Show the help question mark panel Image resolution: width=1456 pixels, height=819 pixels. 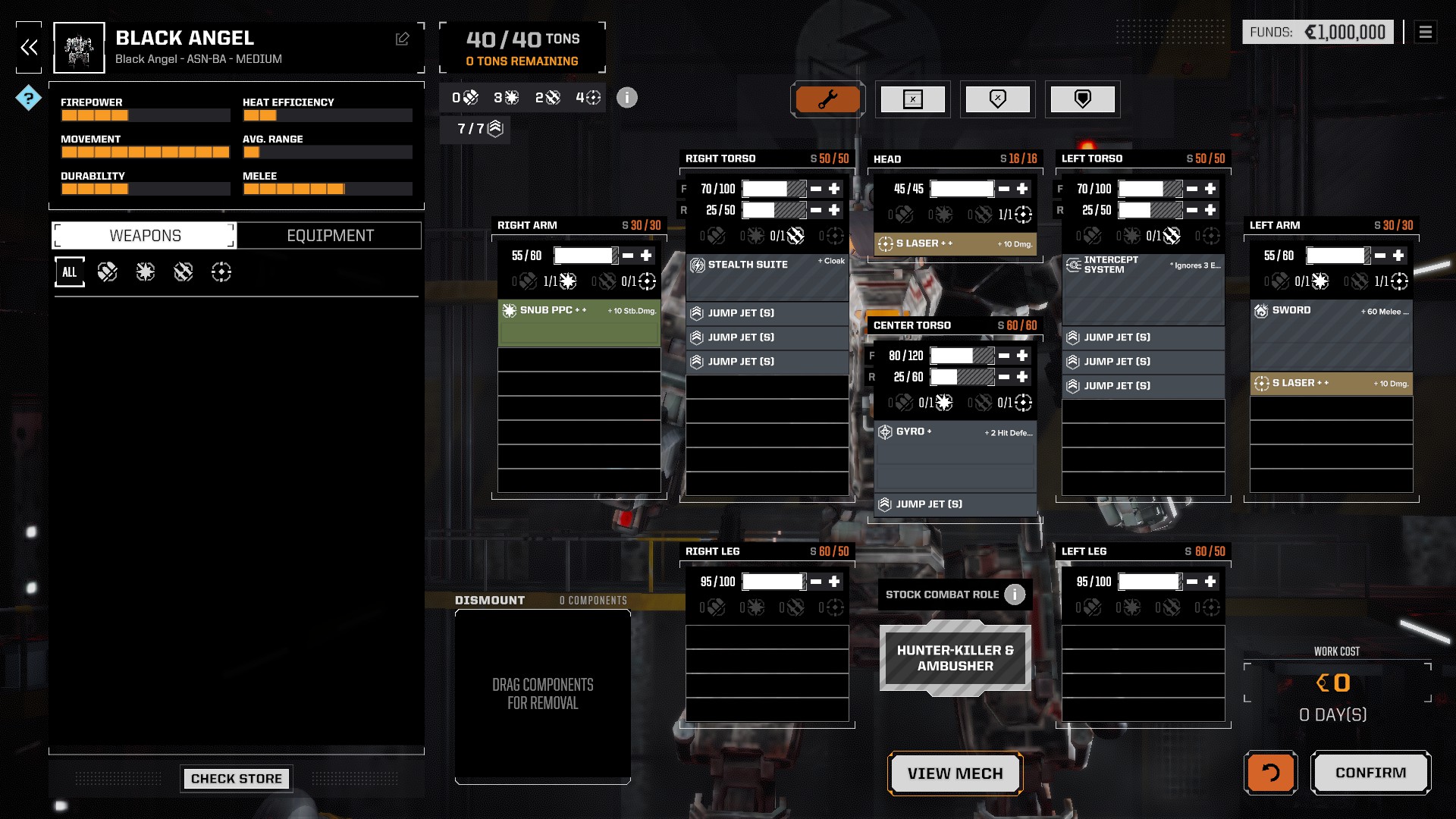coord(28,98)
